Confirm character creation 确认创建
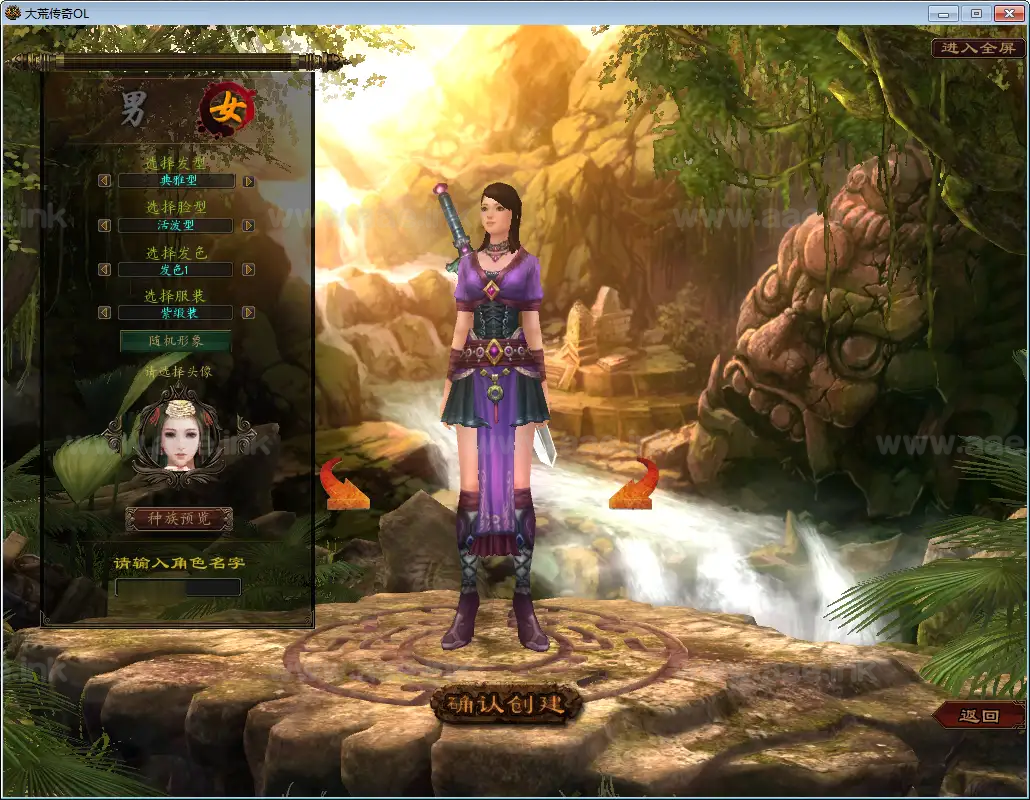 pos(506,704)
